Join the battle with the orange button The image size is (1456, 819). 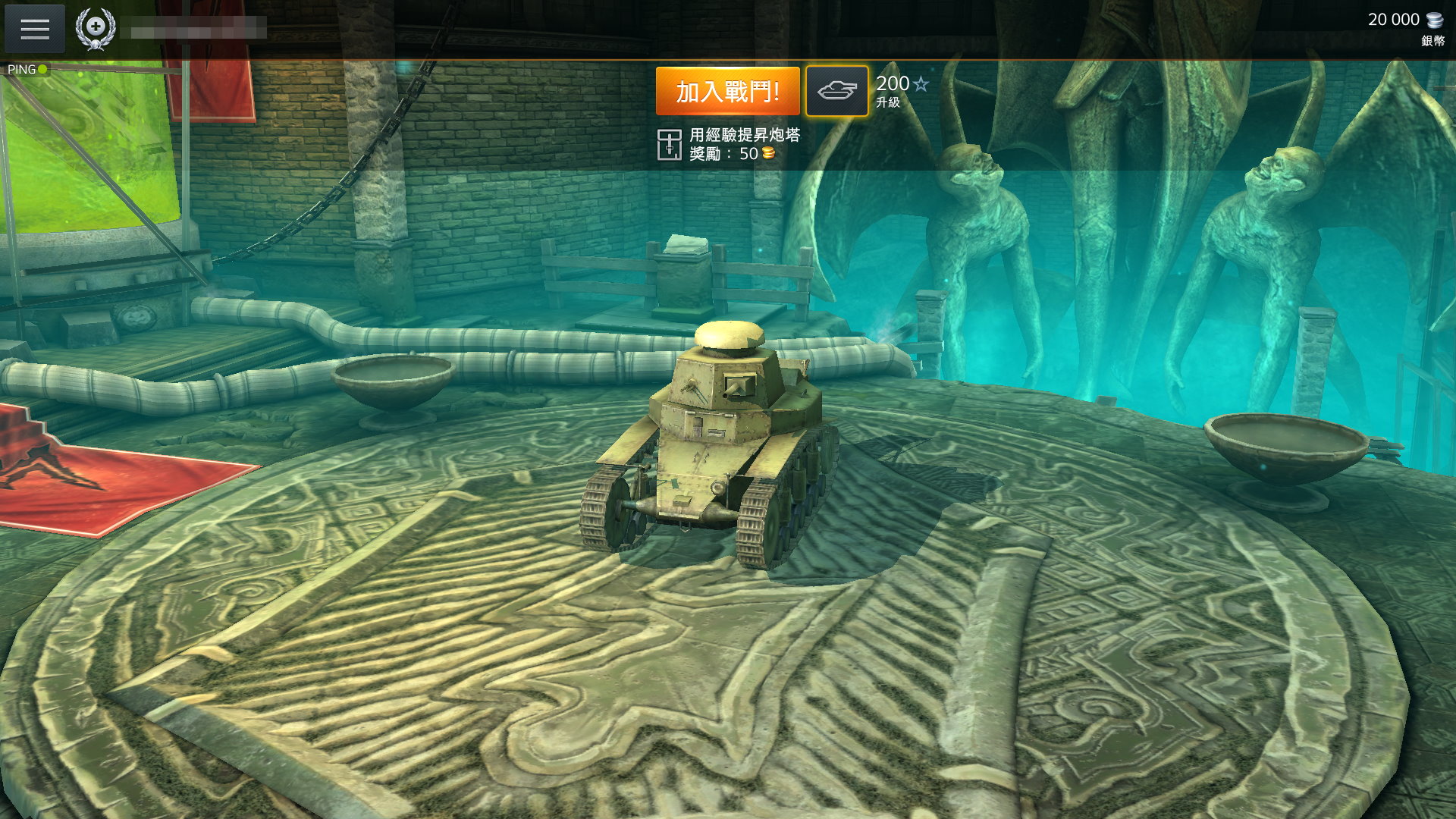pyautogui.click(x=727, y=91)
